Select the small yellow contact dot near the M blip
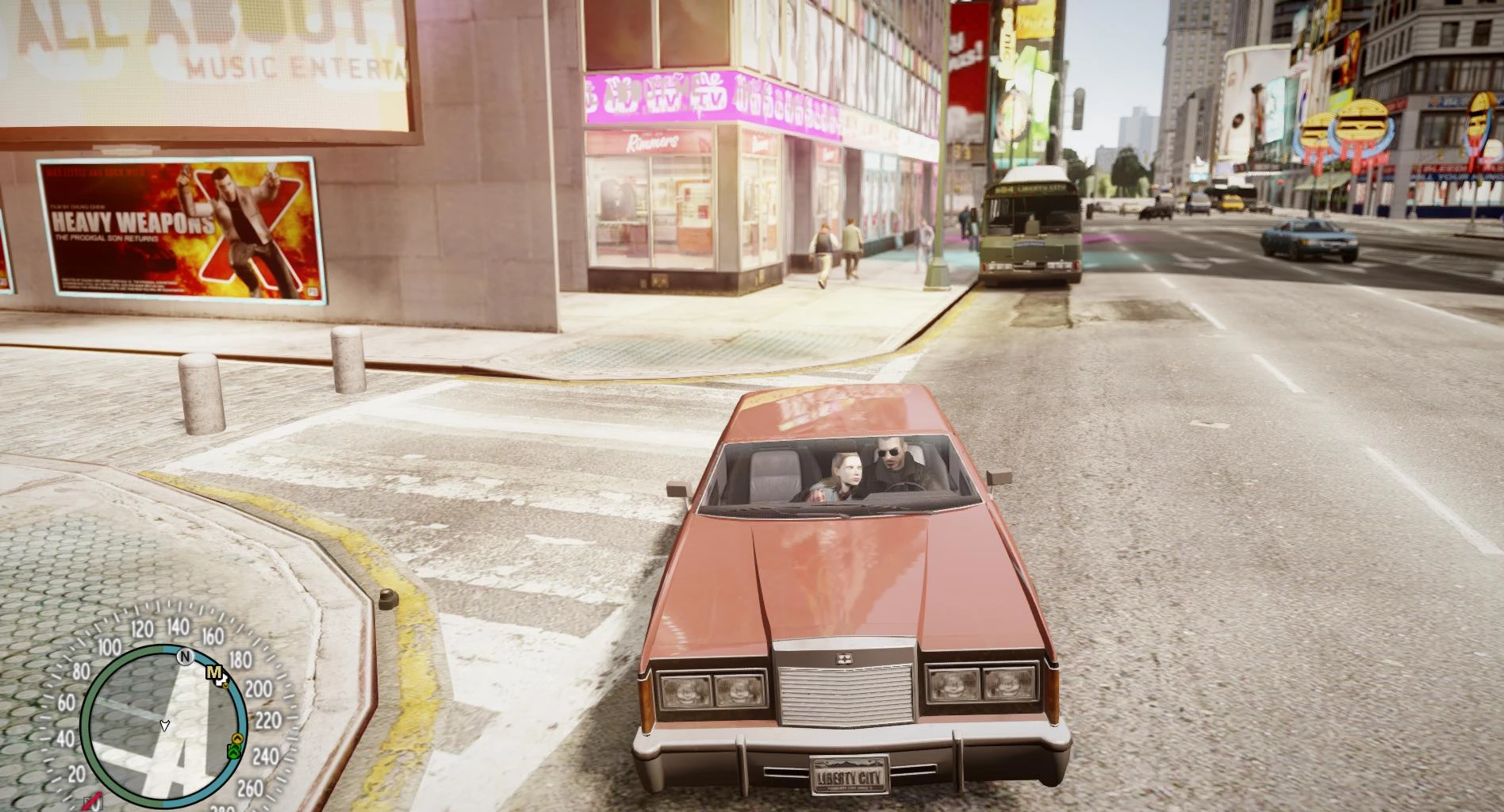 (x=224, y=684)
